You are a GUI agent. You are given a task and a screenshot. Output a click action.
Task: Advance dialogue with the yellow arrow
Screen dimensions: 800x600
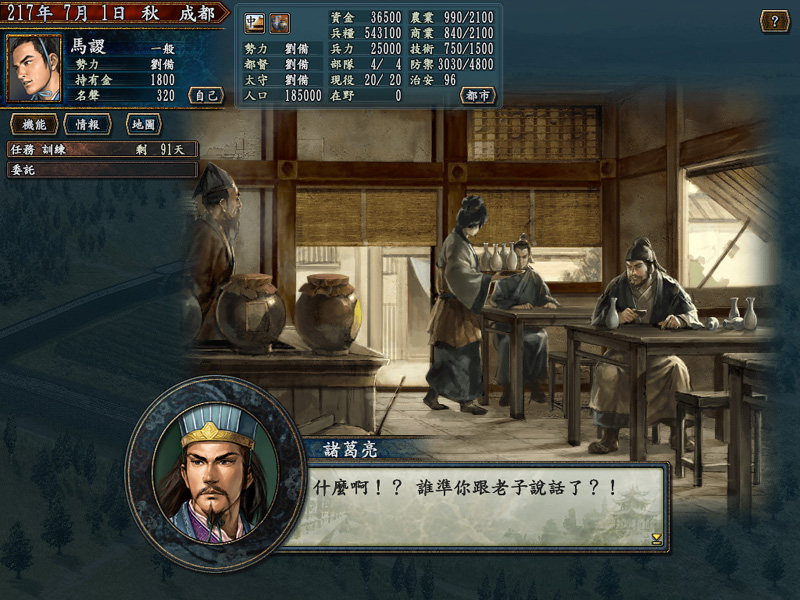coord(656,538)
